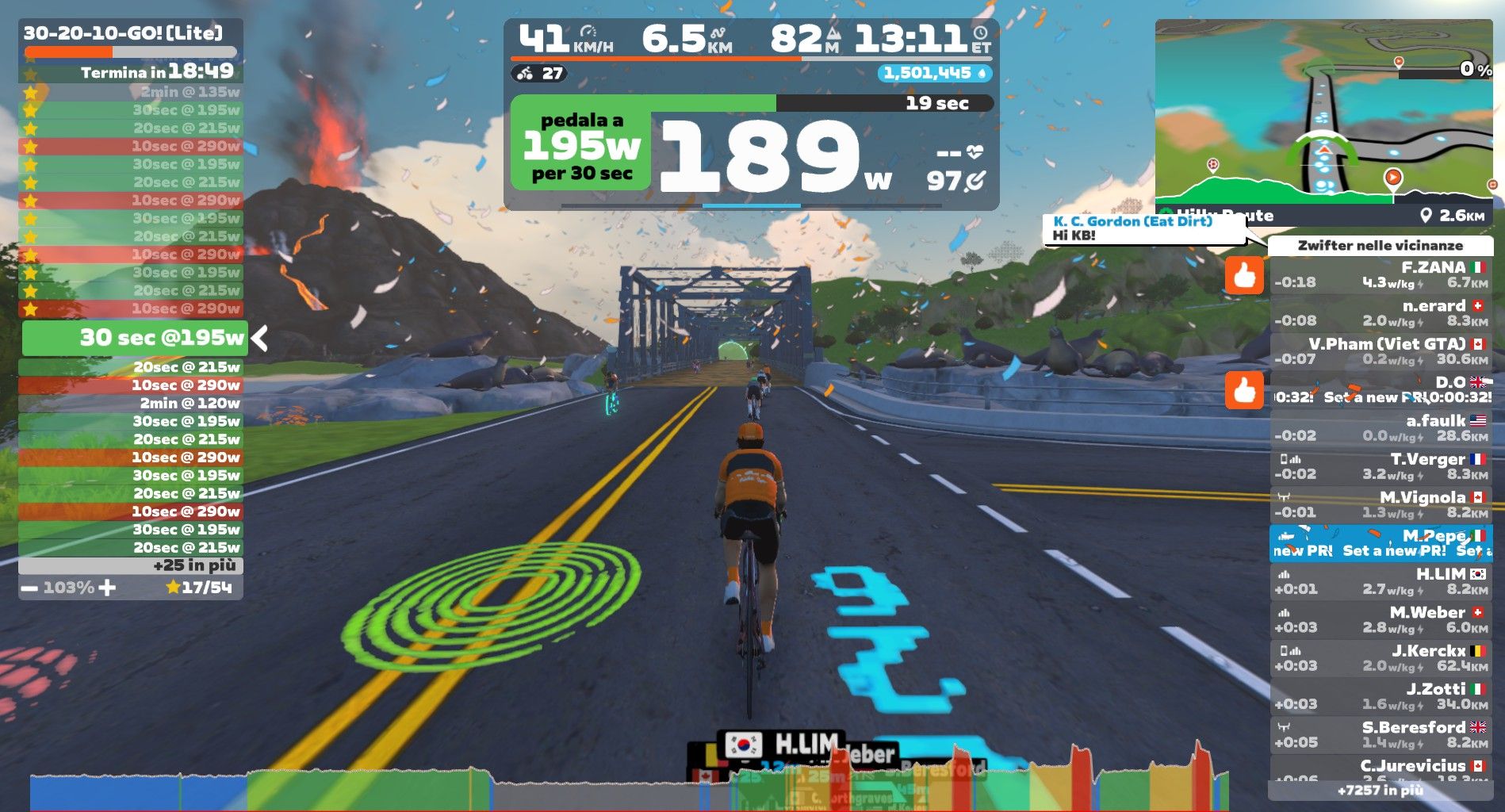This screenshot has height=812, width=1505.
Task: Select M.Weber's row in the rider list
Action: click(x=1380, y=619)
